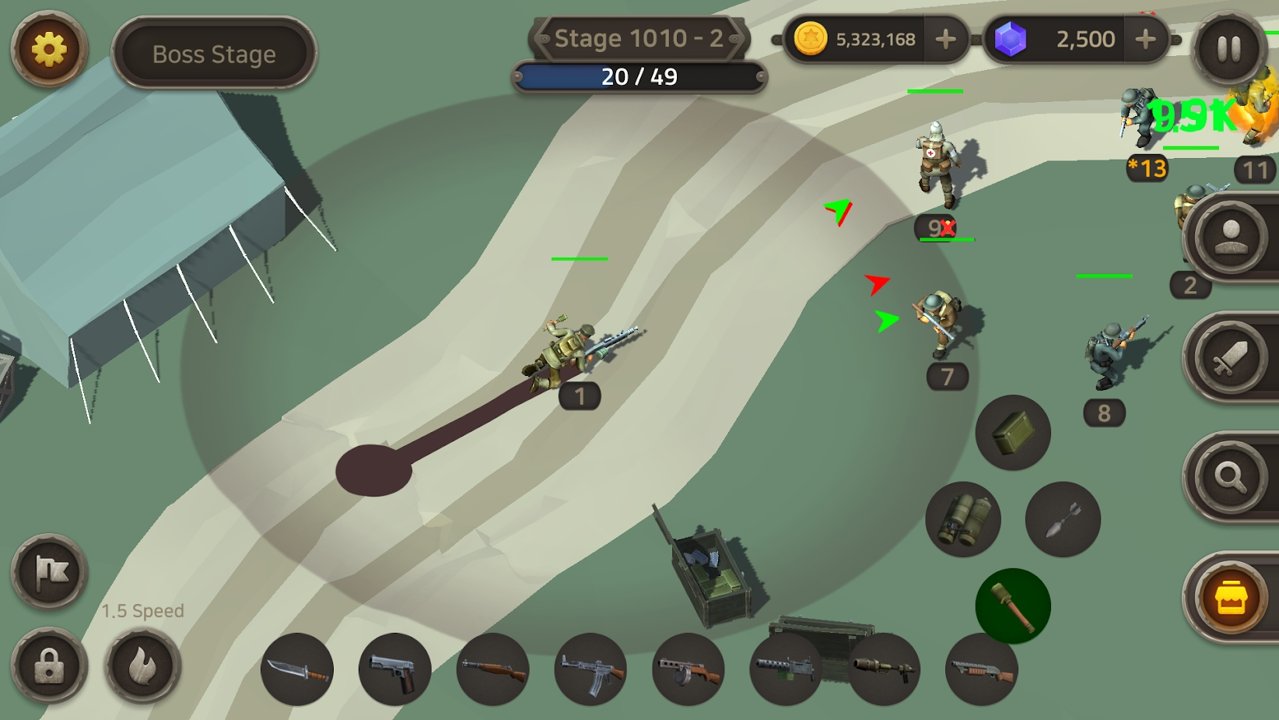Viewport: 1279px width, 720px height.
Task: Click the padlock button
Action: pos(49,665)
